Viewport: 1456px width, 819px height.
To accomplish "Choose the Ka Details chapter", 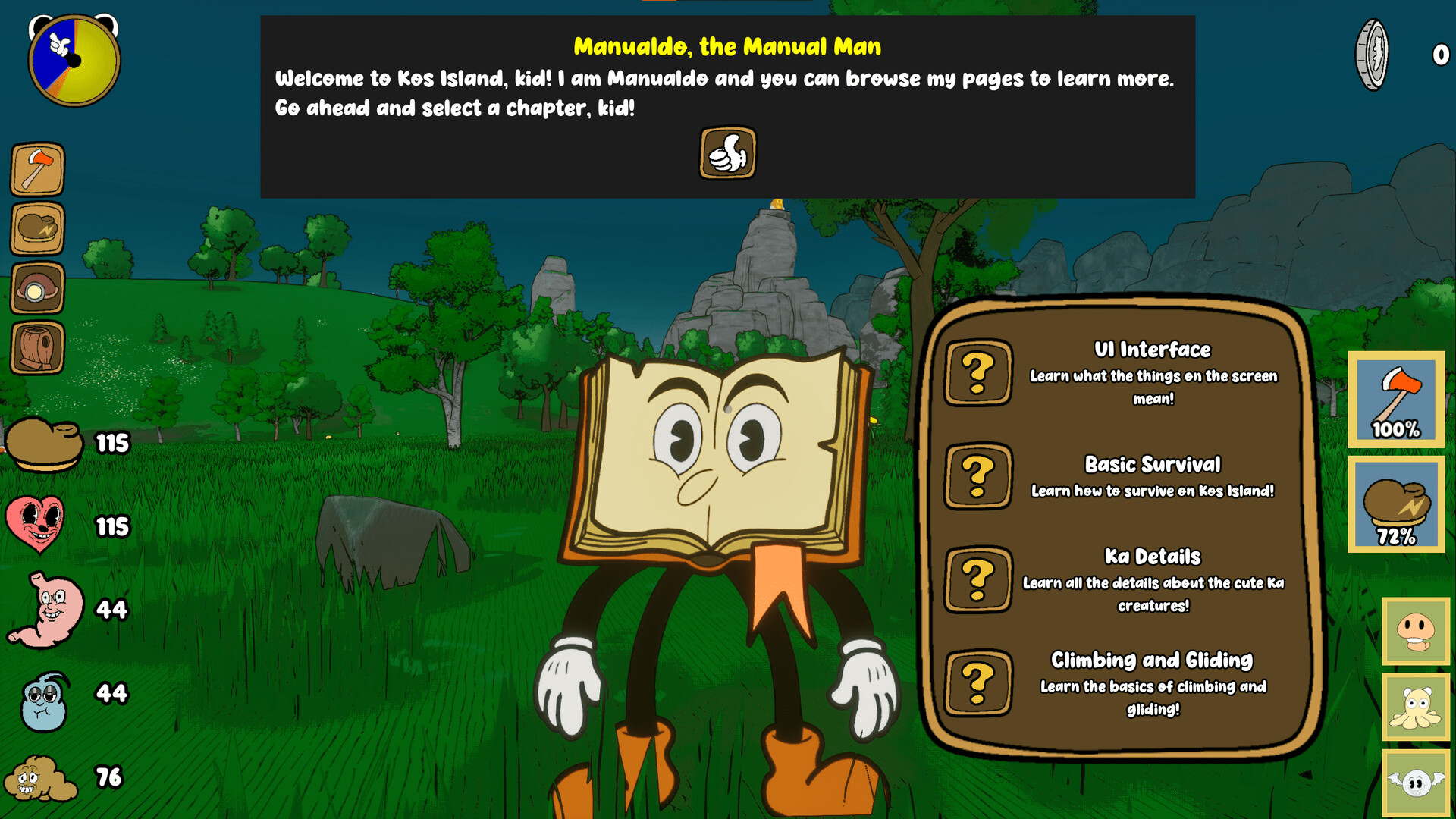I will coord(977,580).
